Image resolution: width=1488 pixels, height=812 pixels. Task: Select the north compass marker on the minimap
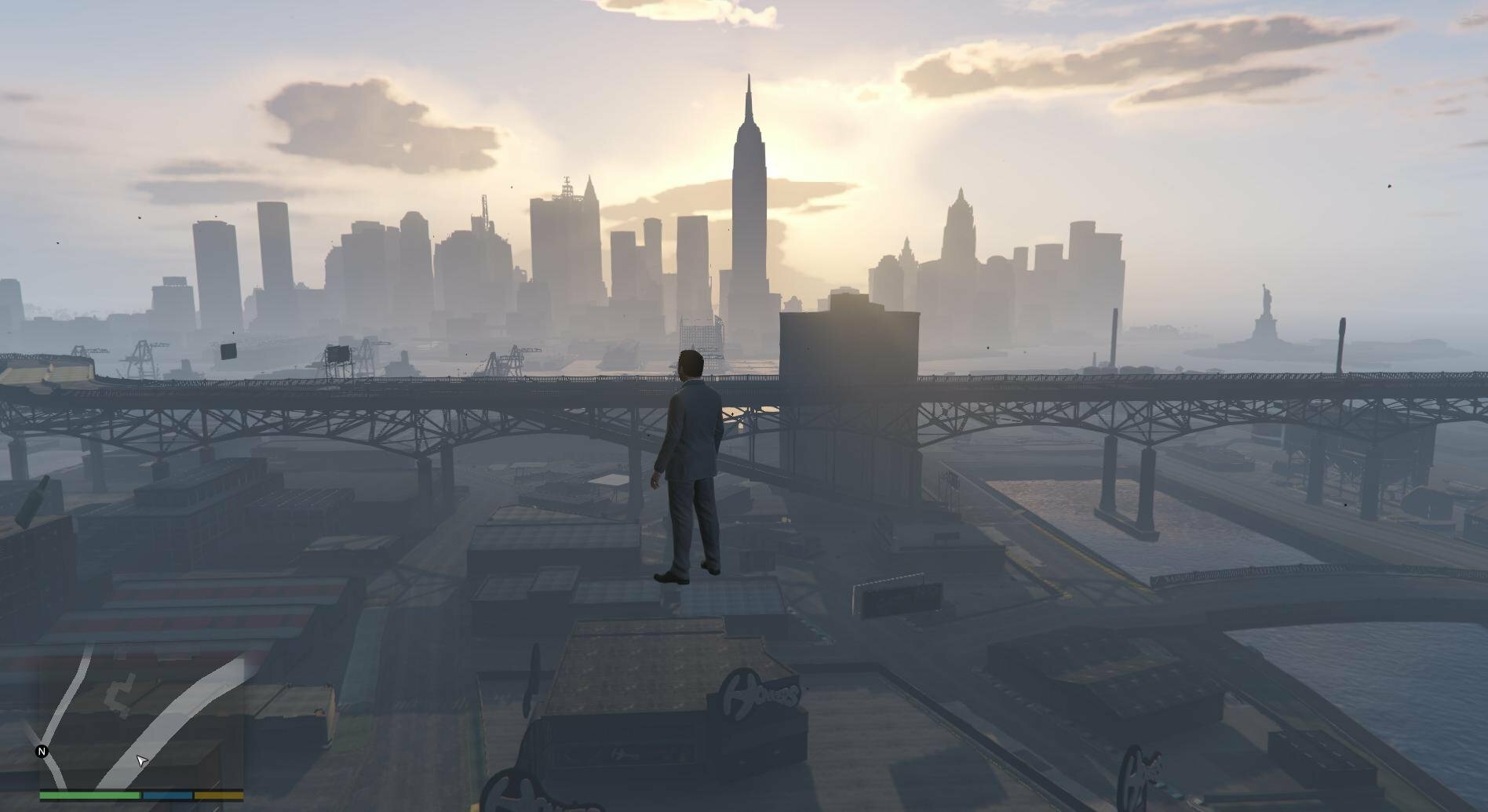coord(42,752)
